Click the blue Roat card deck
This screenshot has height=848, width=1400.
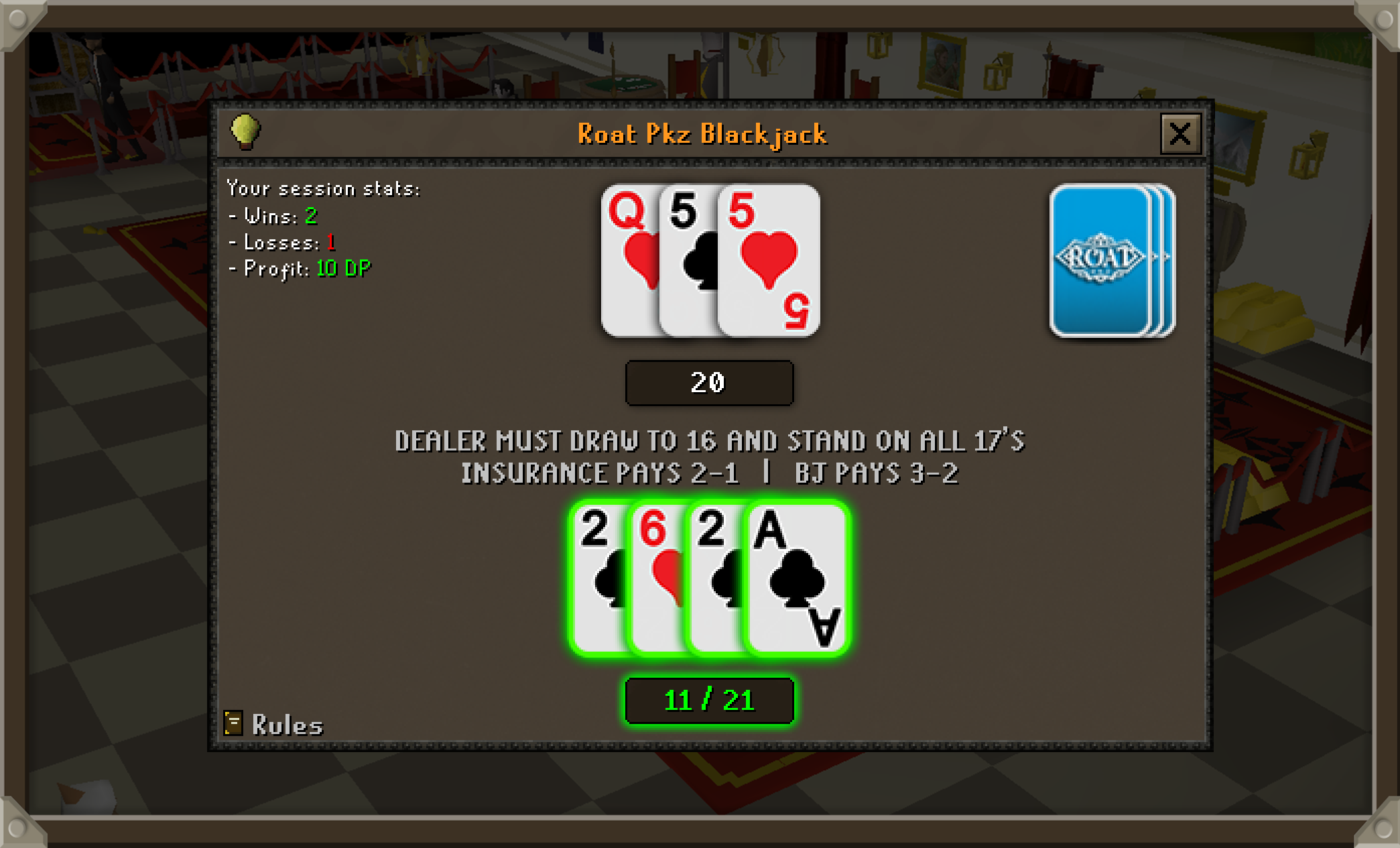[1109, 260]
